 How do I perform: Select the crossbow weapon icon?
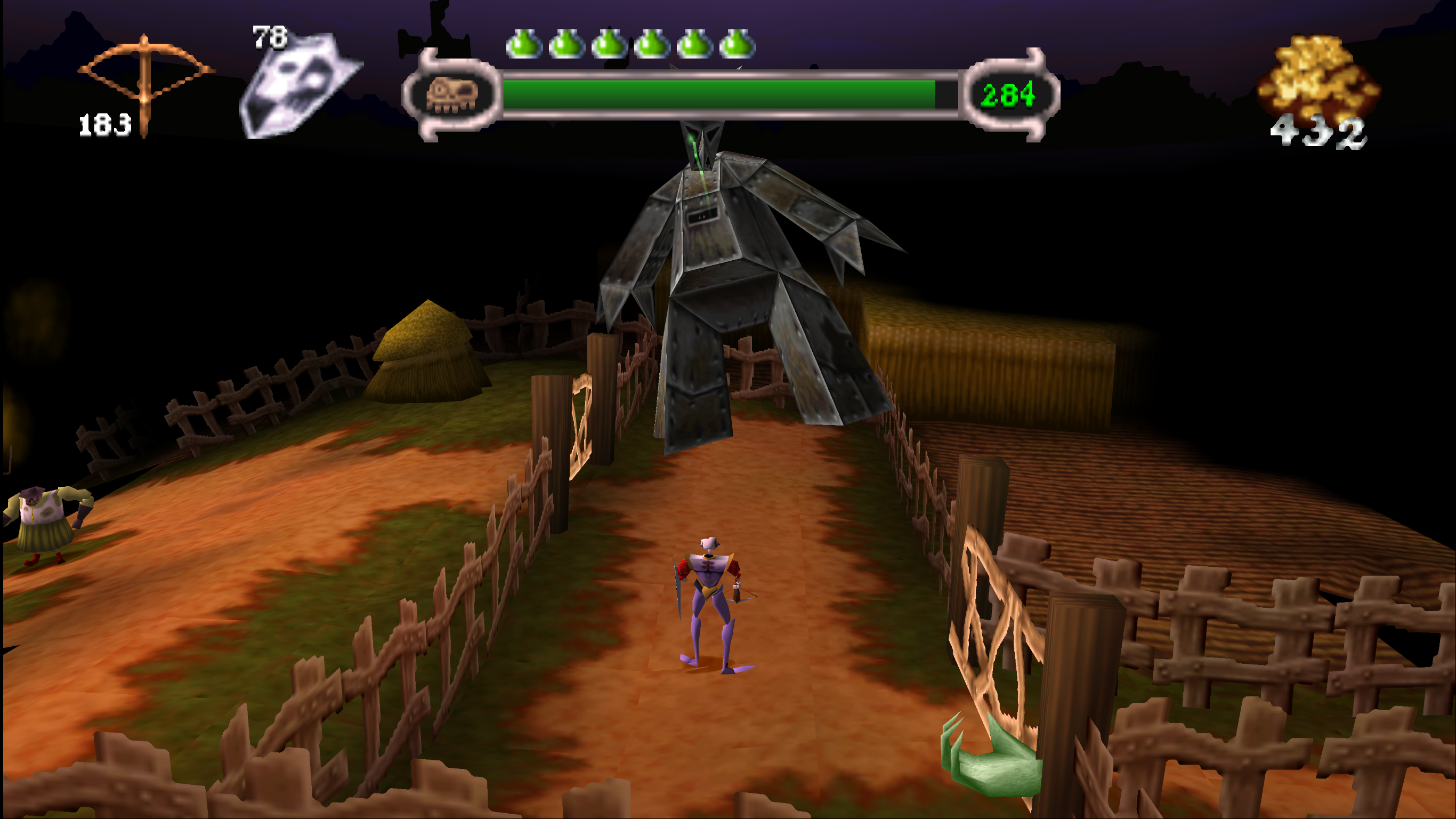145,79
